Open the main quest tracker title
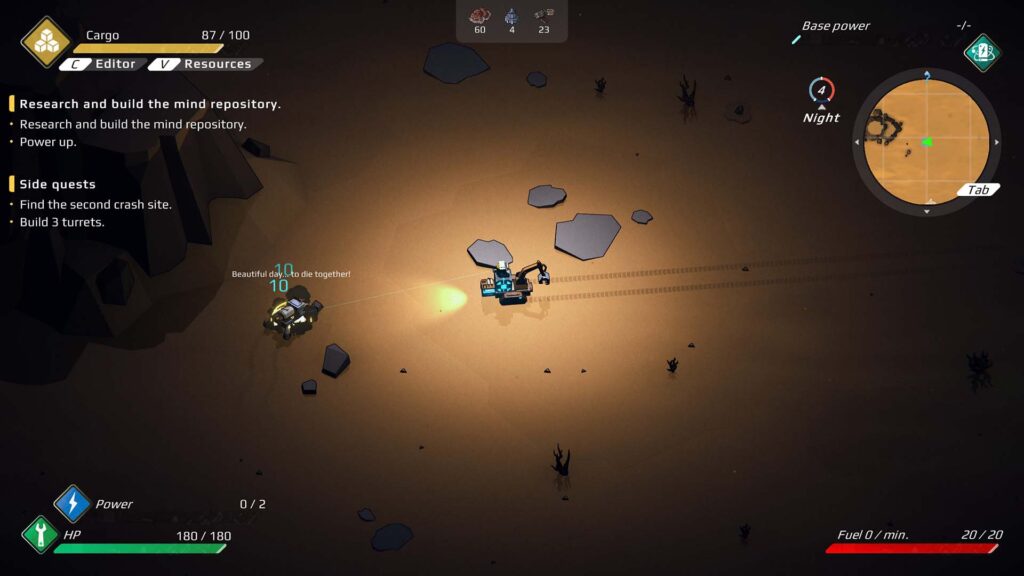This screenshot has width=1024, height=576. point(150,104)
